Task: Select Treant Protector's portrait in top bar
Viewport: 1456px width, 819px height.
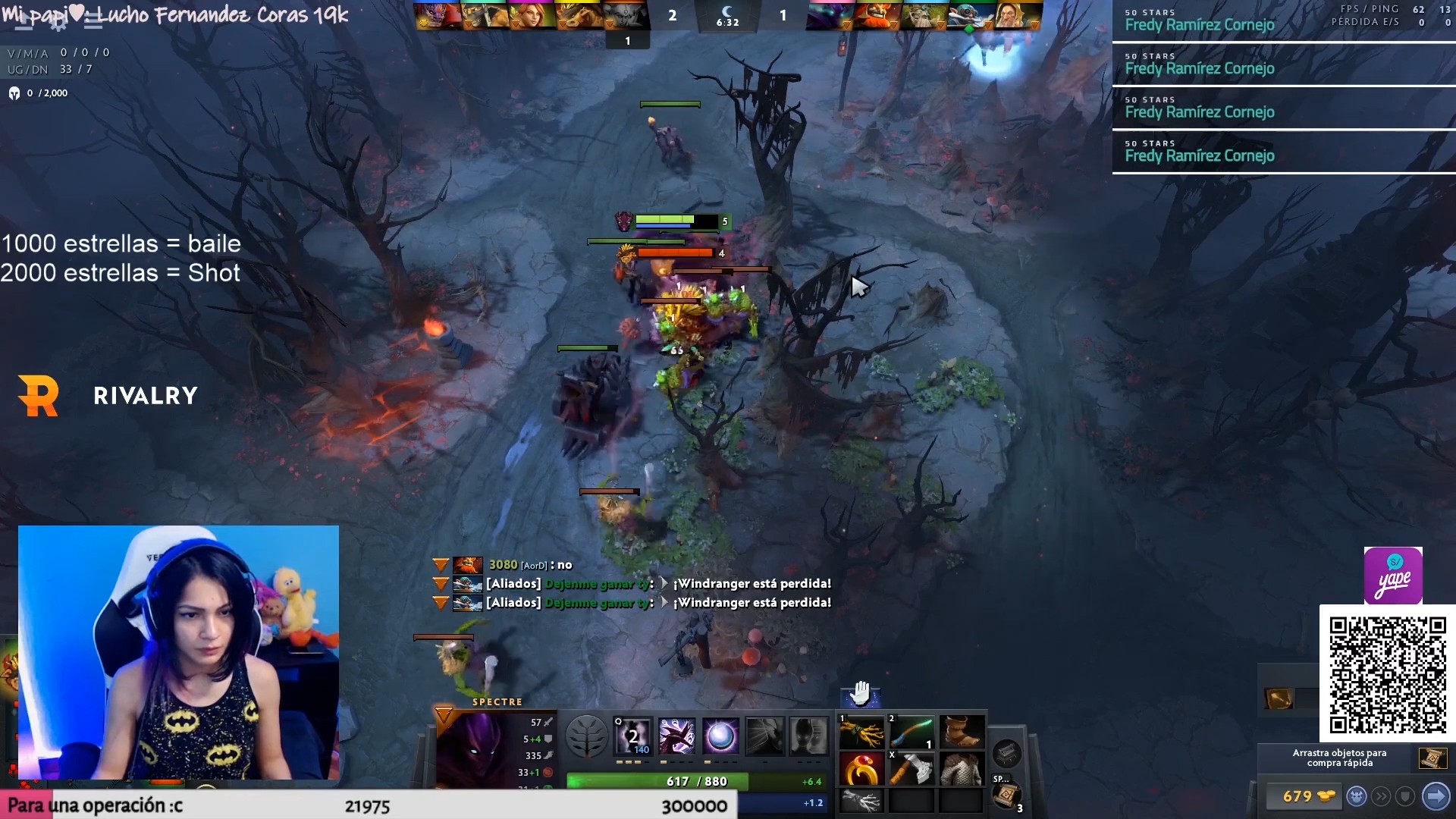Action: pyautogui.click(x=918, y=15)
